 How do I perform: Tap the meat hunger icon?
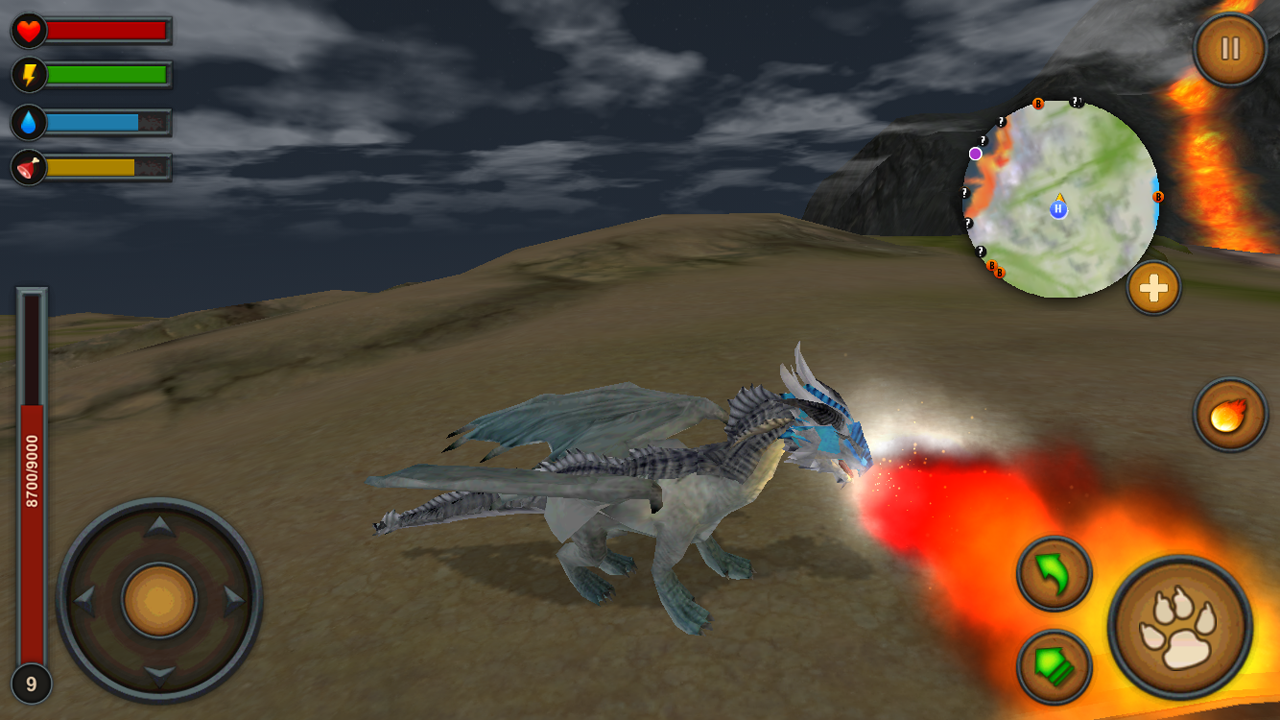(29, 167)
